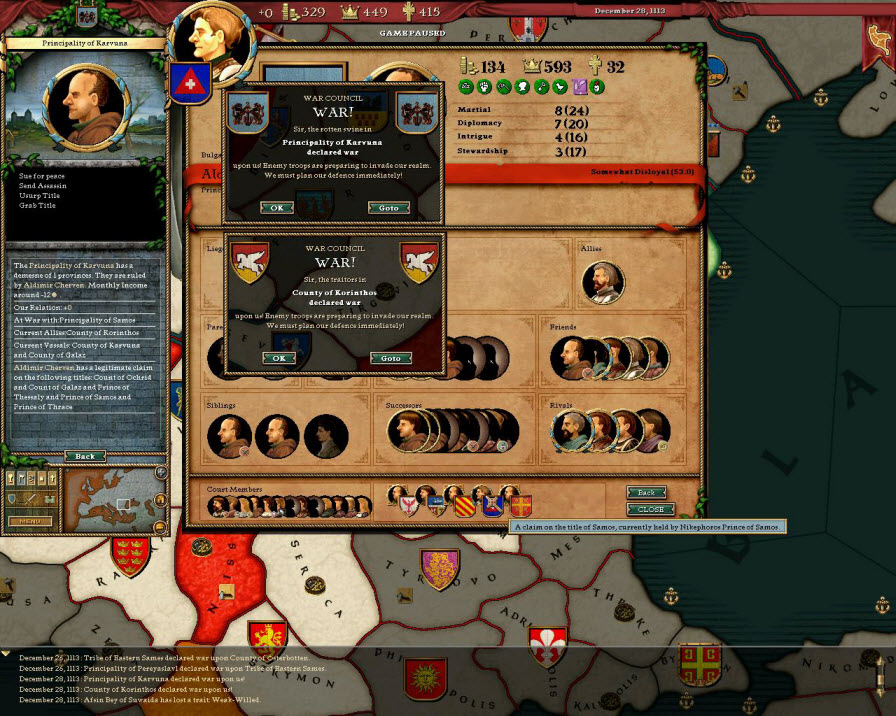
Task: Open the Menu button below the map mode icons
Action: click(29, 521)
